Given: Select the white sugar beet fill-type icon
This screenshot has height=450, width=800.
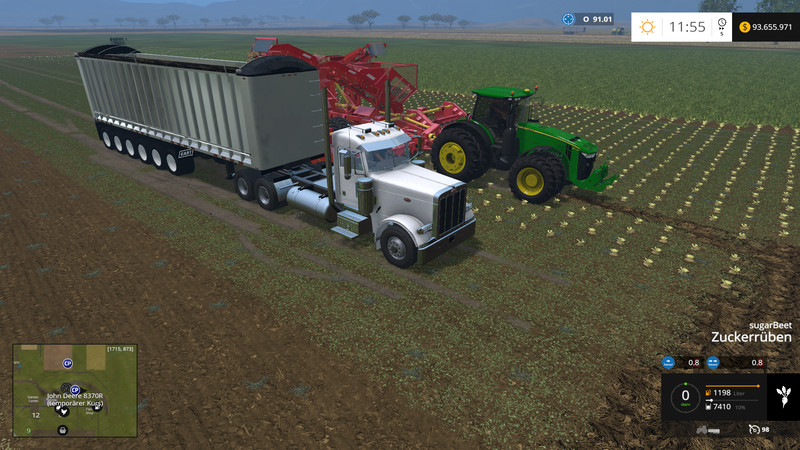Looking at the screenshot, I should tap(782, 396).
